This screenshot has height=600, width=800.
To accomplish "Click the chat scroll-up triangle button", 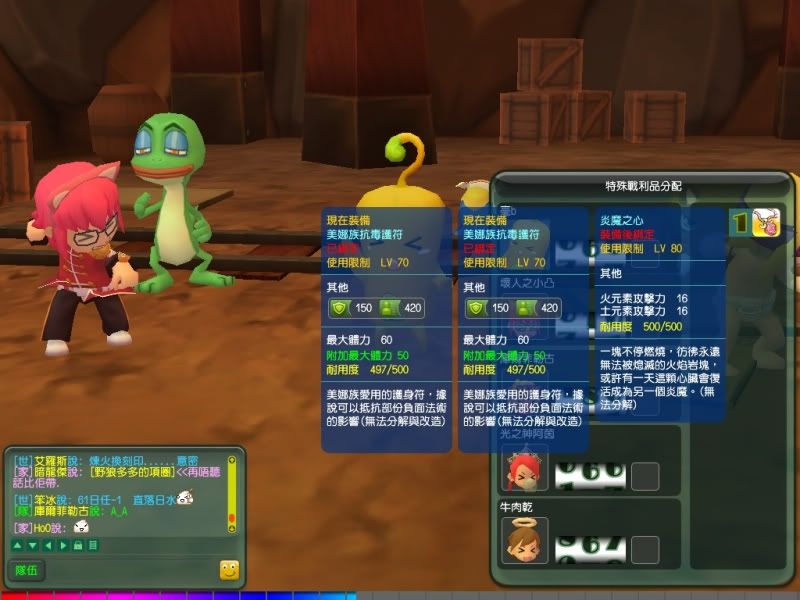I will (17, 545).
